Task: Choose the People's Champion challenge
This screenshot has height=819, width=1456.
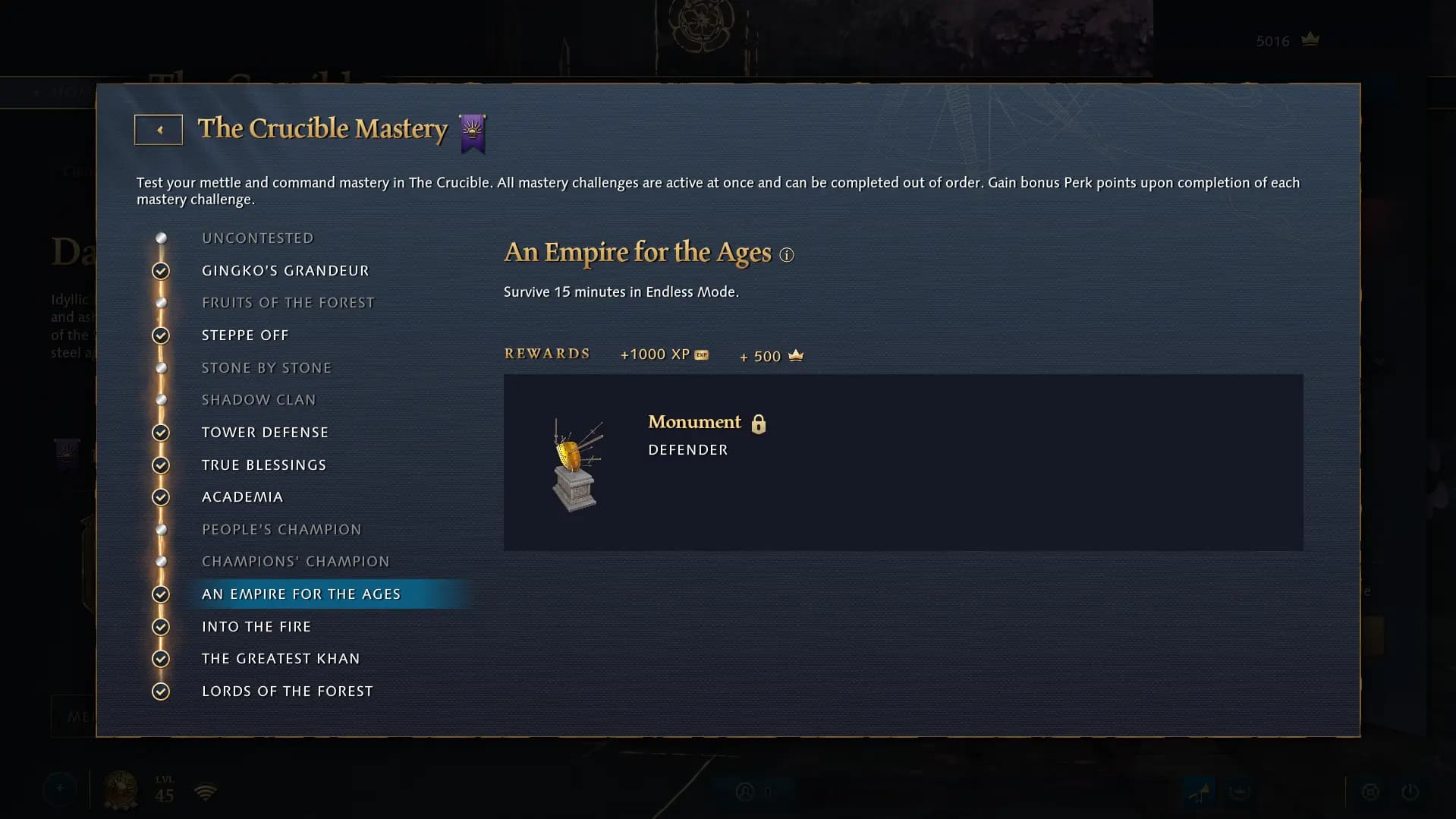Action: [281, 530]
